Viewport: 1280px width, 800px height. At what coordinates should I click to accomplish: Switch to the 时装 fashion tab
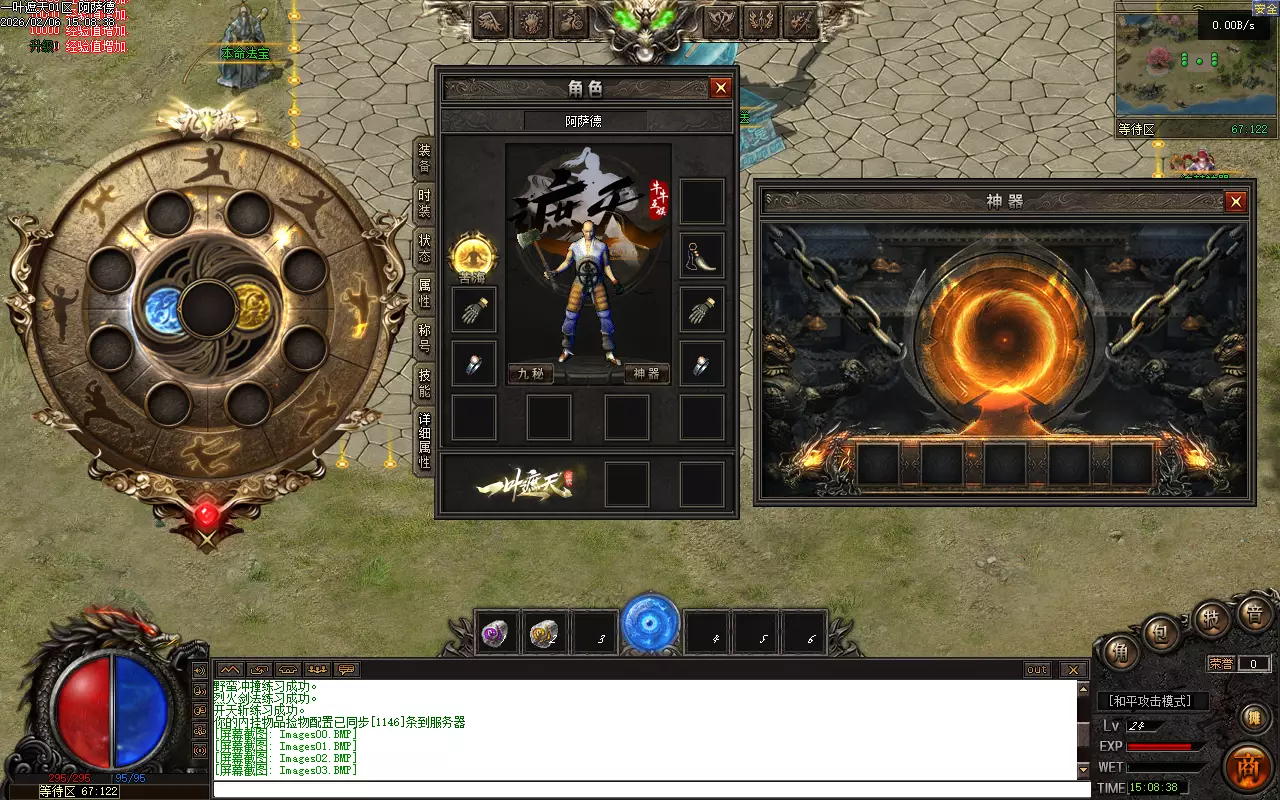pos(425,204)
